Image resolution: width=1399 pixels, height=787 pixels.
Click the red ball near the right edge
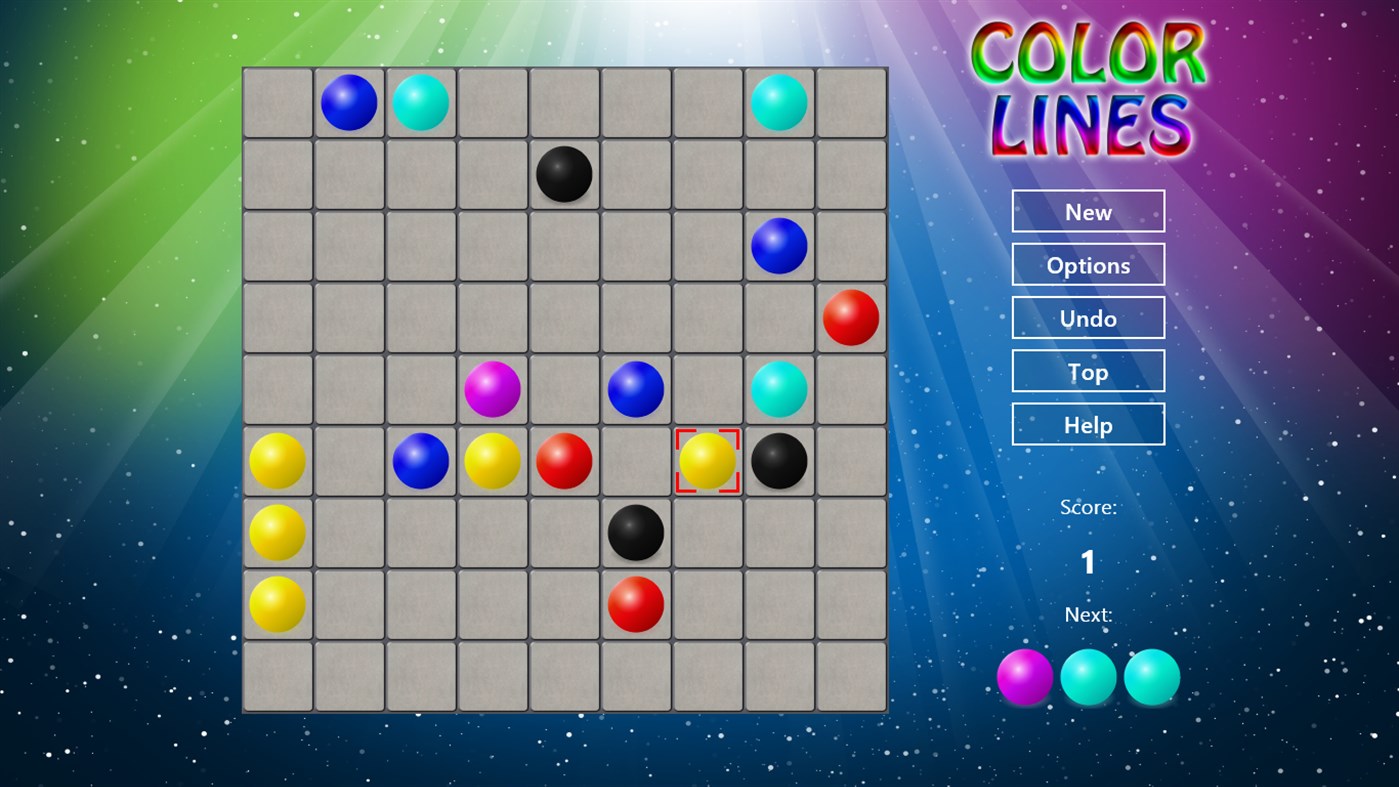(850, 318)
